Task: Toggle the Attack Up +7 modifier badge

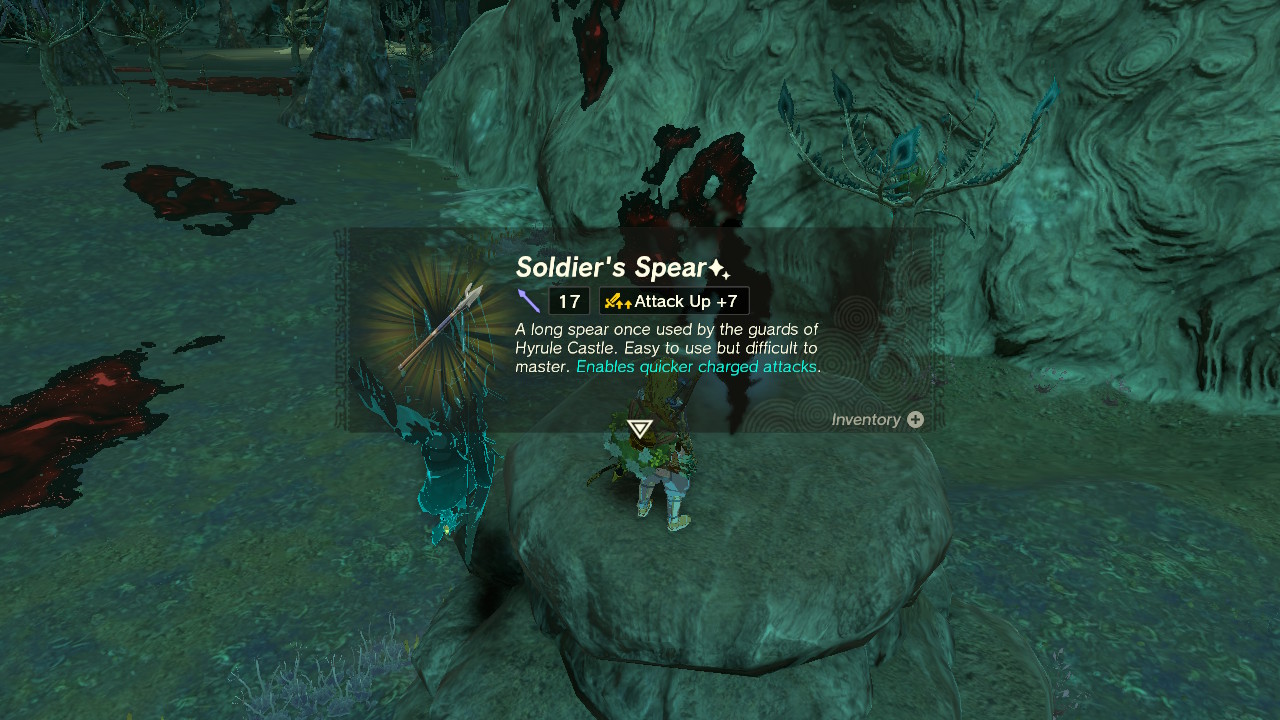Action: click(x=673, y=300)
